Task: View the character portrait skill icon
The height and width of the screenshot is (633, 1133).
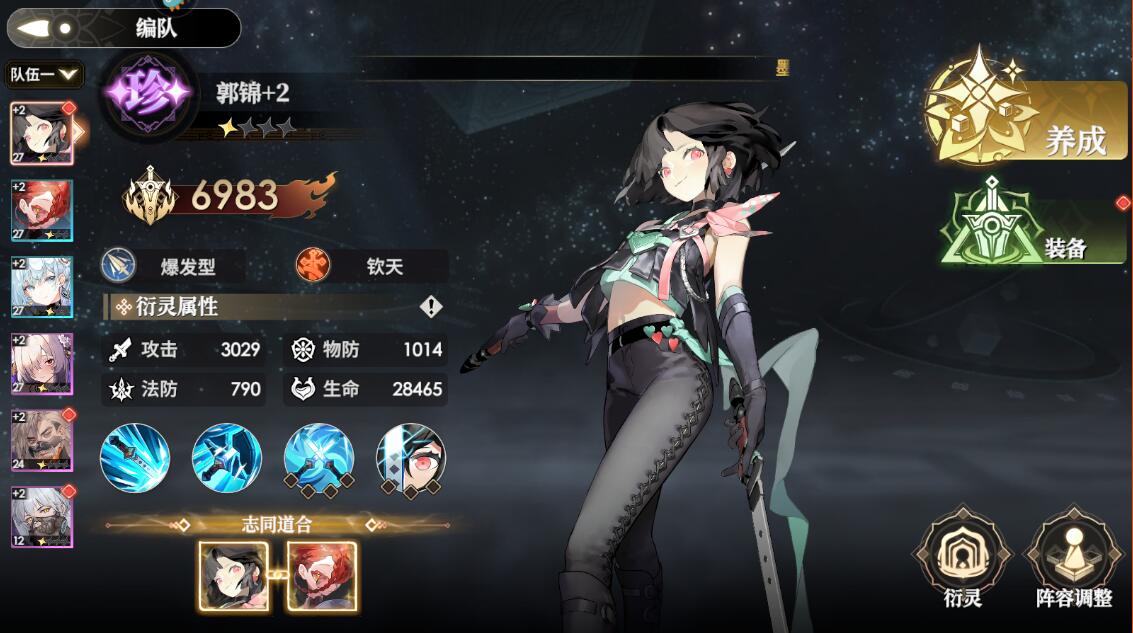Action: (411, 458)
